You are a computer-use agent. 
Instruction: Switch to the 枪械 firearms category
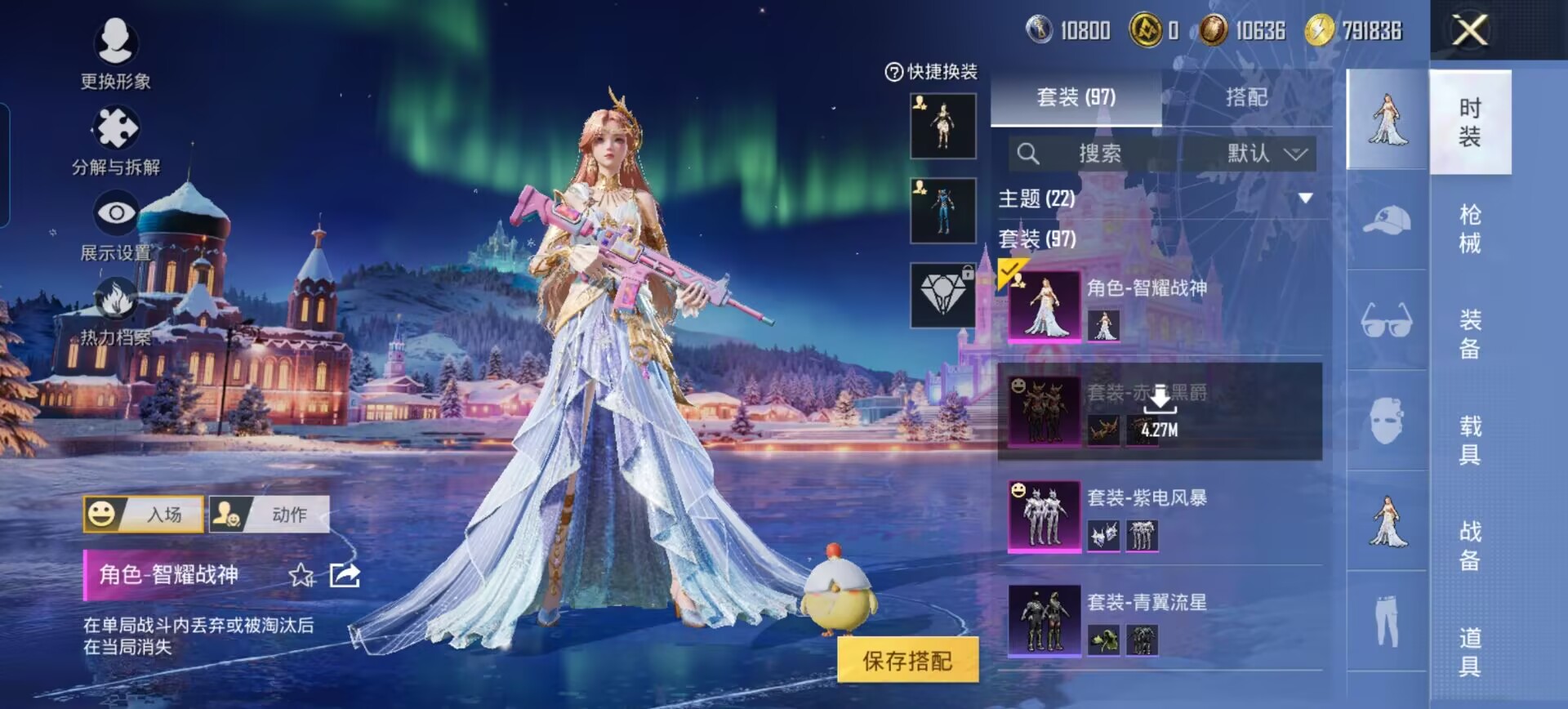(x=1470, y=229)
